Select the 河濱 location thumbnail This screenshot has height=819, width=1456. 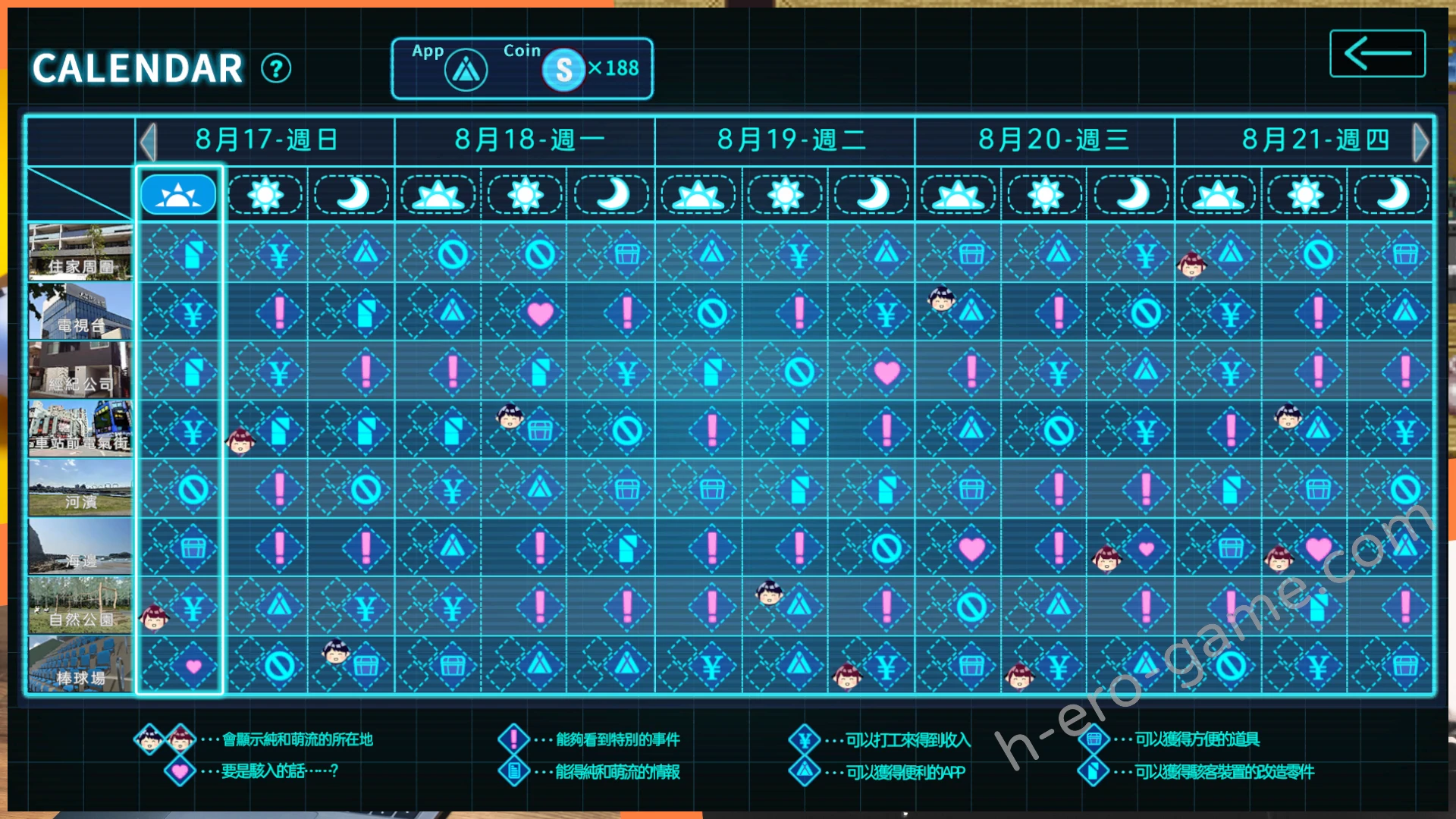click(80, 488)
